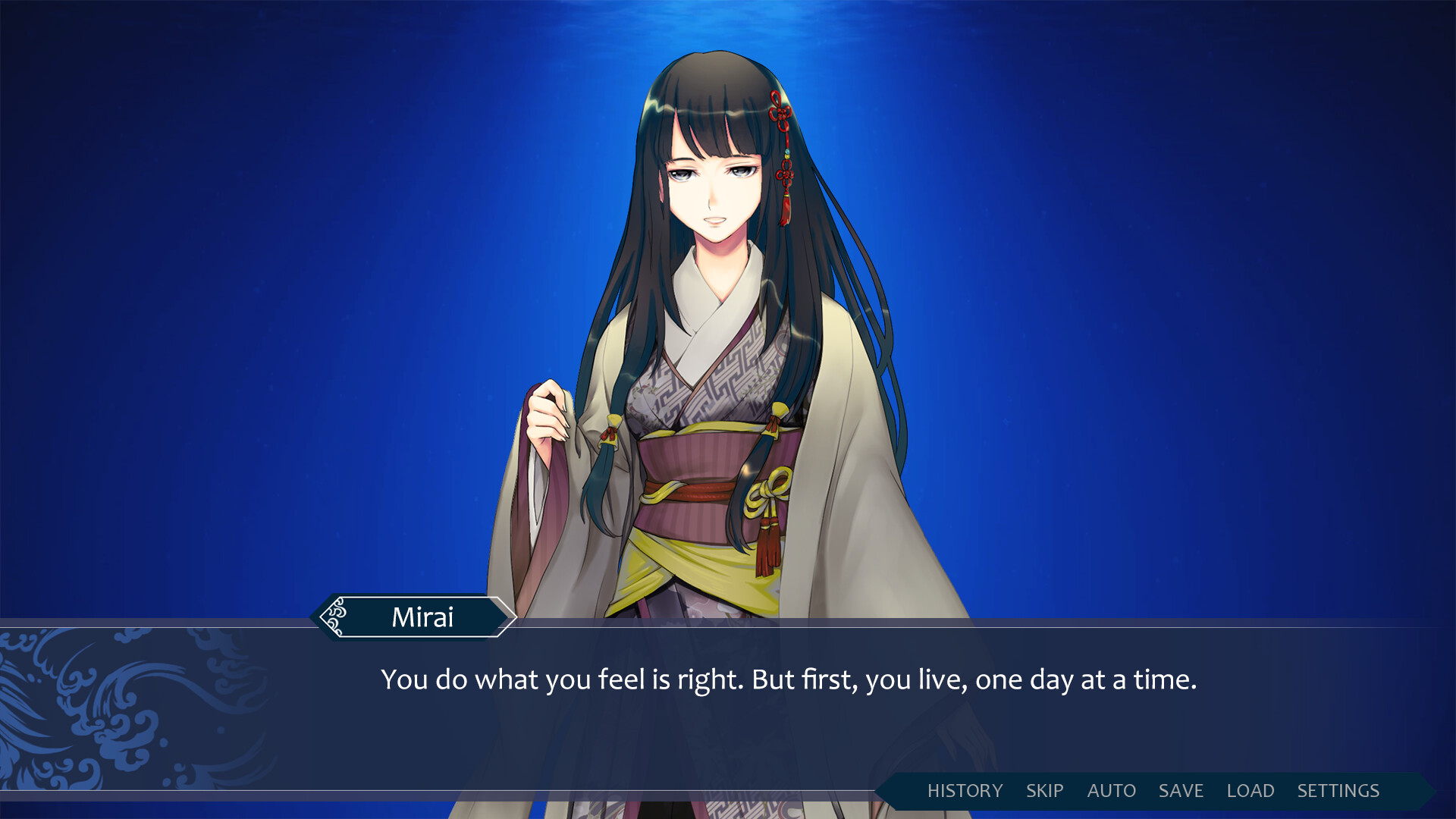This screenshot has height=819, width=1456.
Task: Turn on fast-forward by selecting SKIP
Action: pyautogui.click(x=1043, y=791)
